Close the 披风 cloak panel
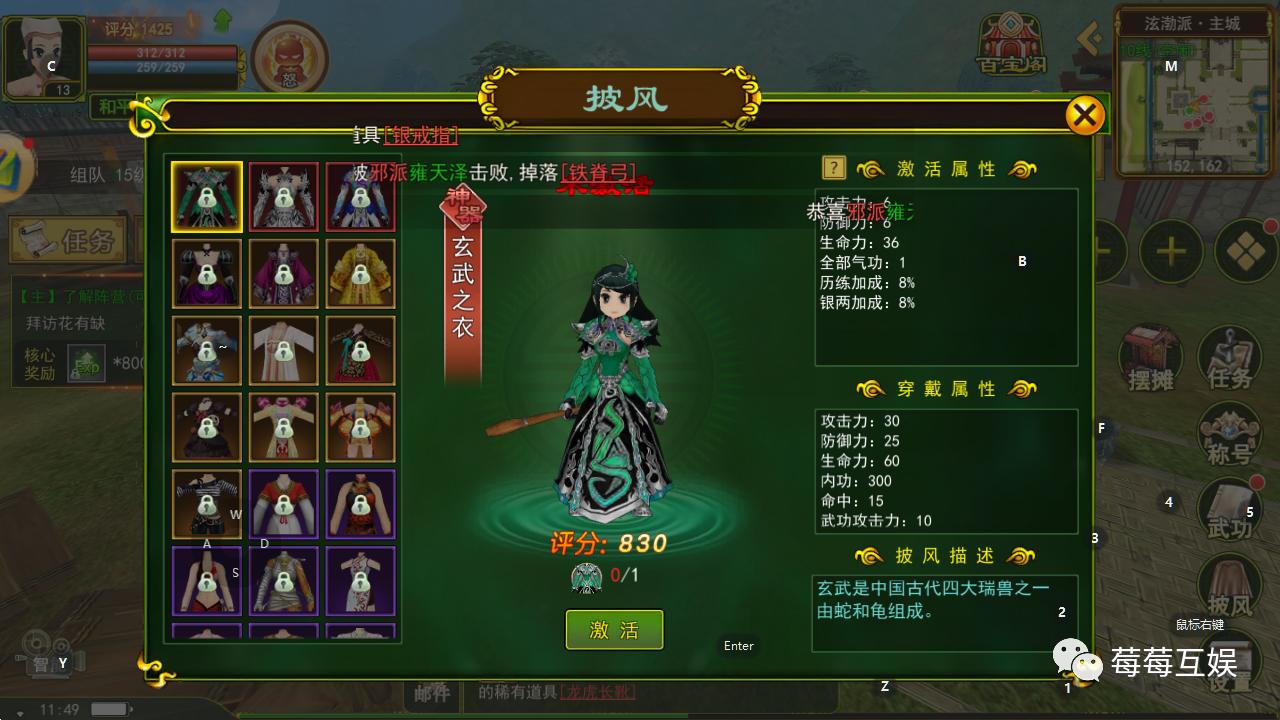This screenshot has height=720, width=1280. pyautogui.click(x=1084, y=115)
